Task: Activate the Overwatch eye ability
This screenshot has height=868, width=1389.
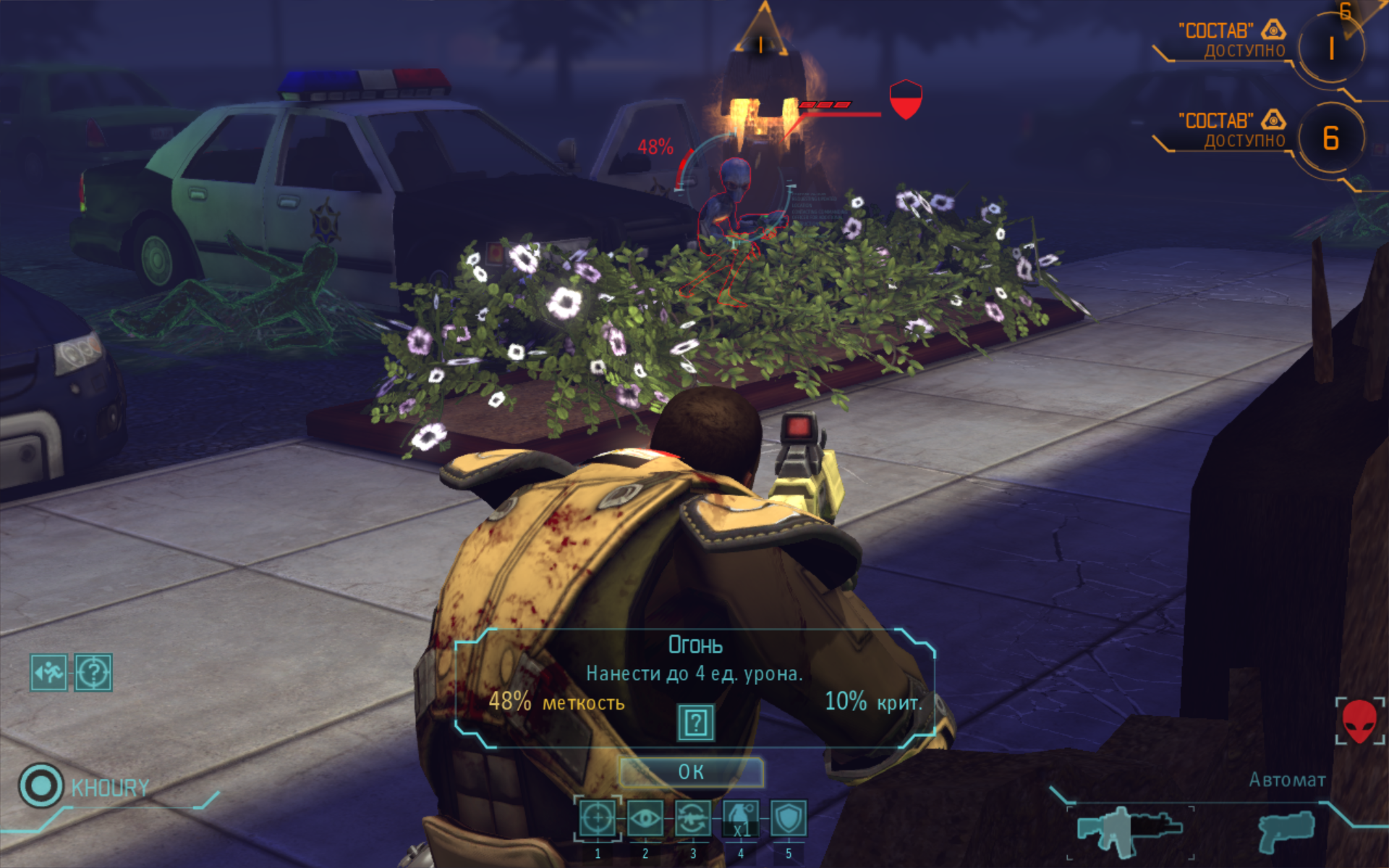Action: 645,820
